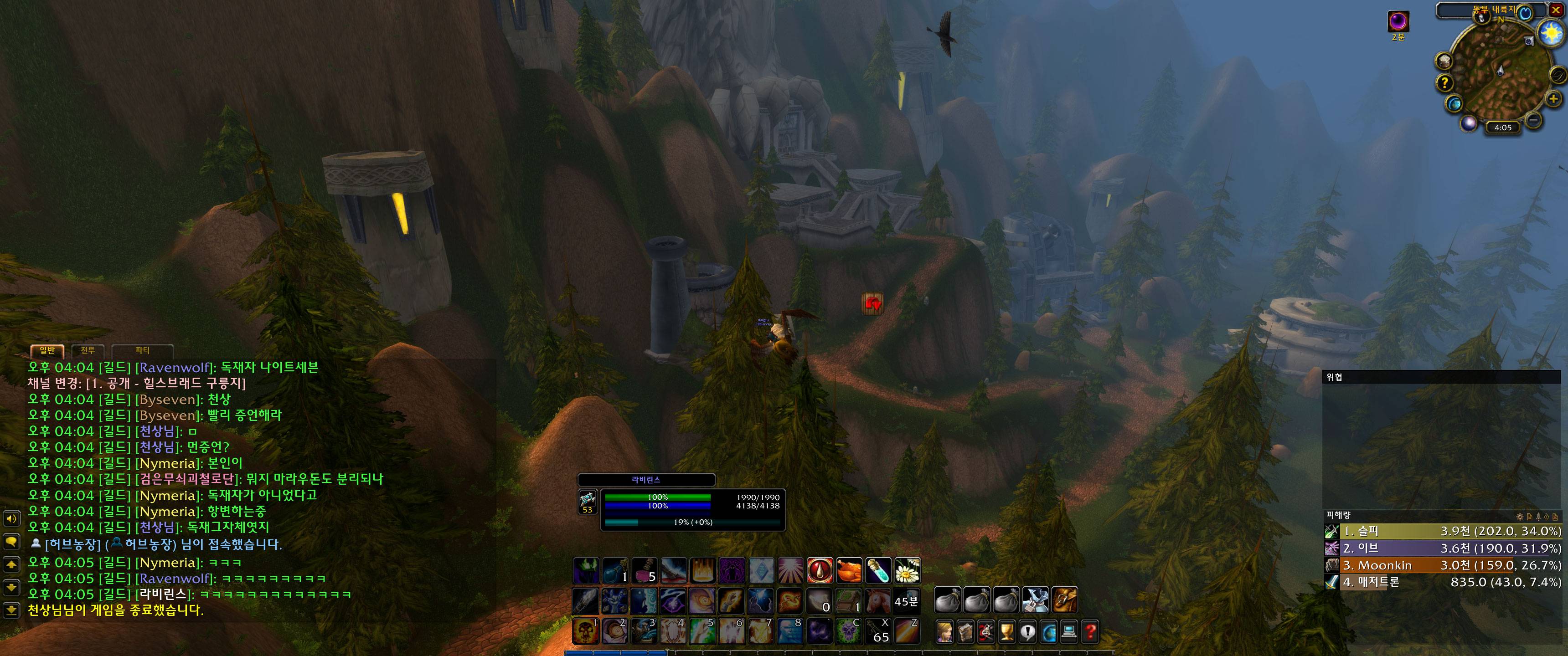Zoom out the minimap with minus button
This screenshot has height=656, width=1568.
click(x=1534, y=120)
